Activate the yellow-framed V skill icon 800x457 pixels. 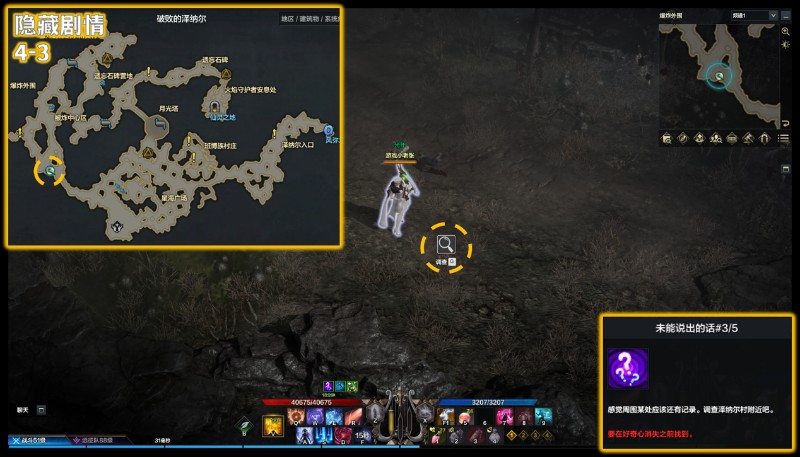coord(271,426)
